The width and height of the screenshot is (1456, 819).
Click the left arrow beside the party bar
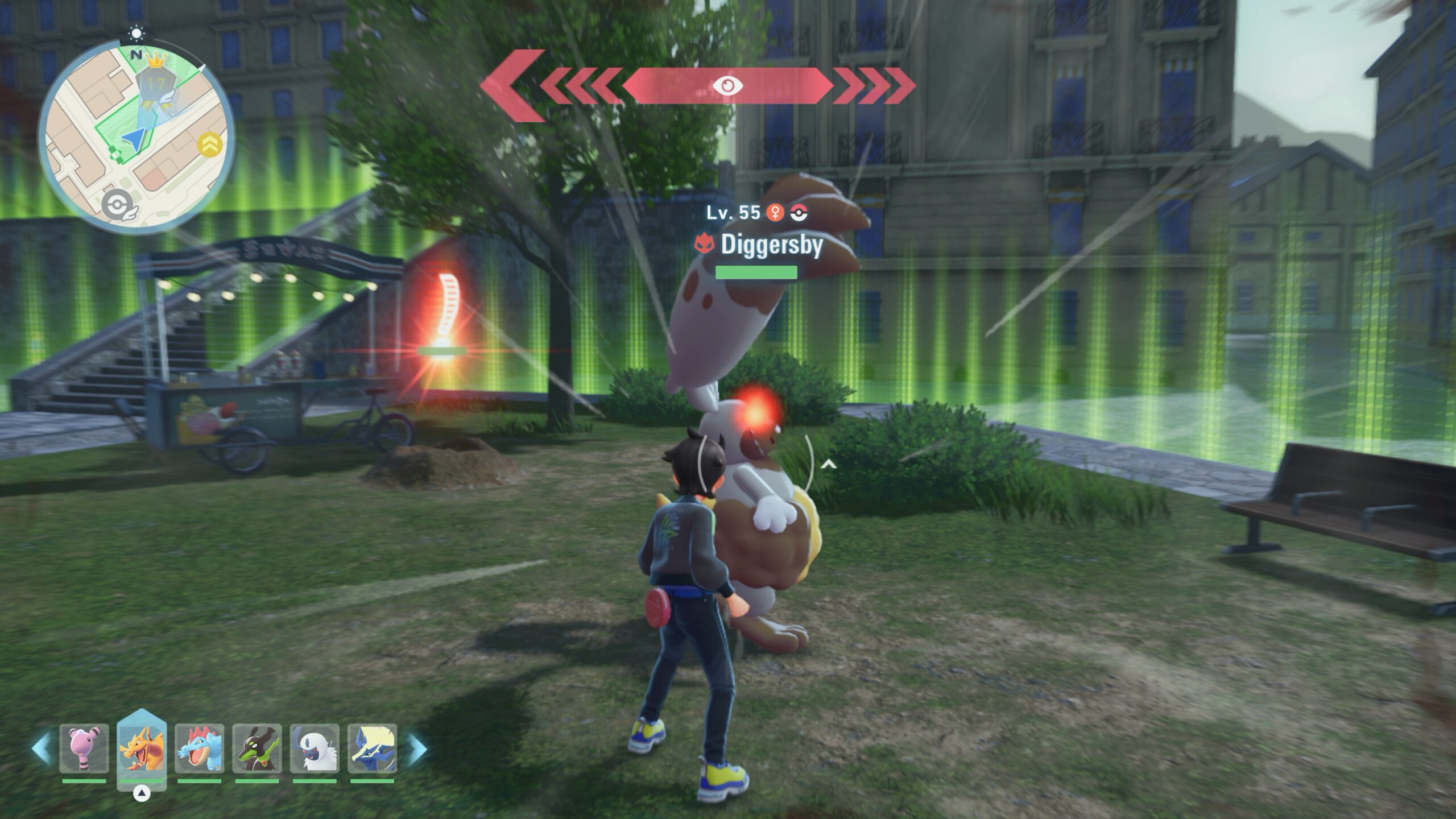[41, 748]
